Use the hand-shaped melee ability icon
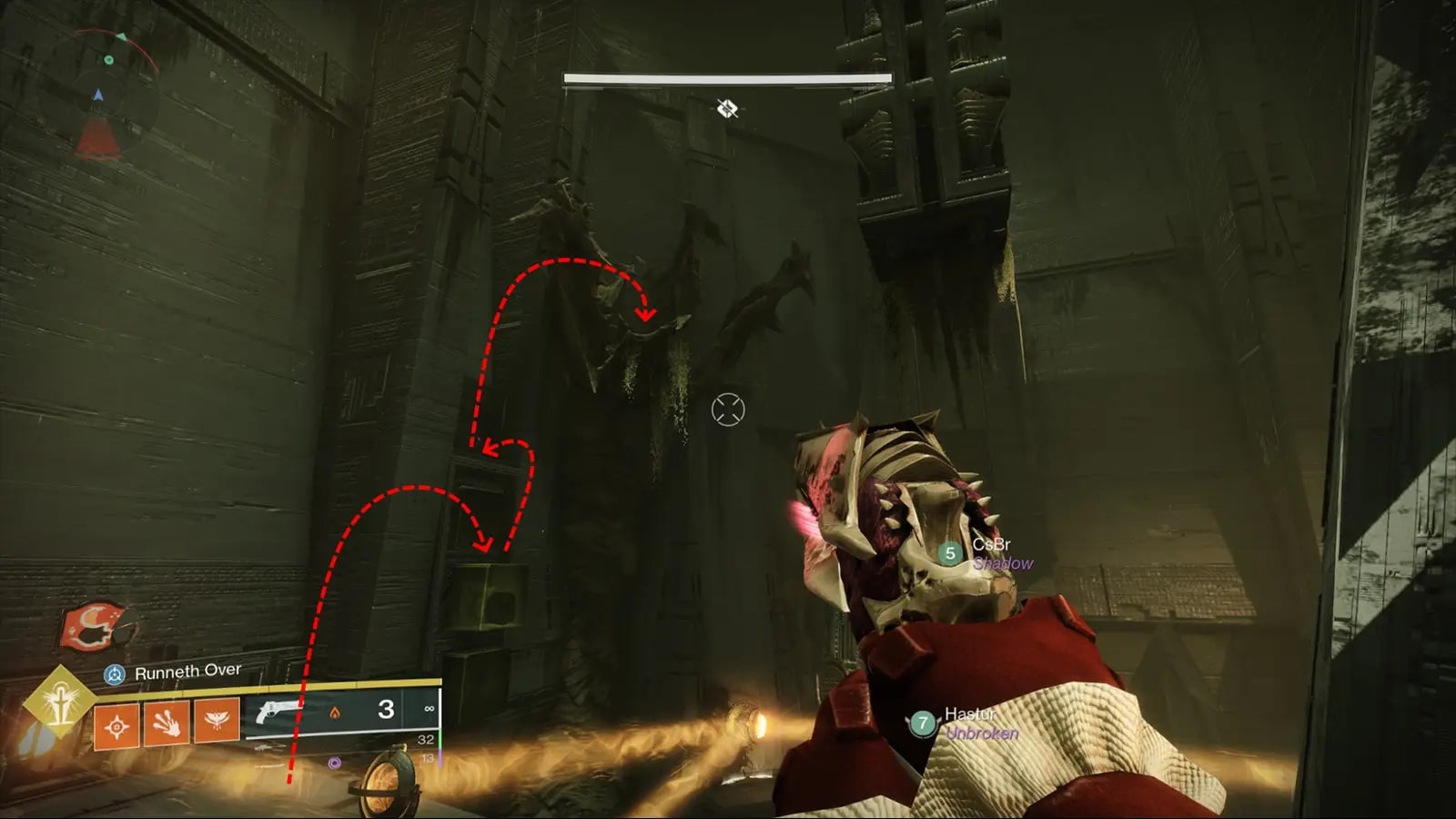 coord(167,723)
